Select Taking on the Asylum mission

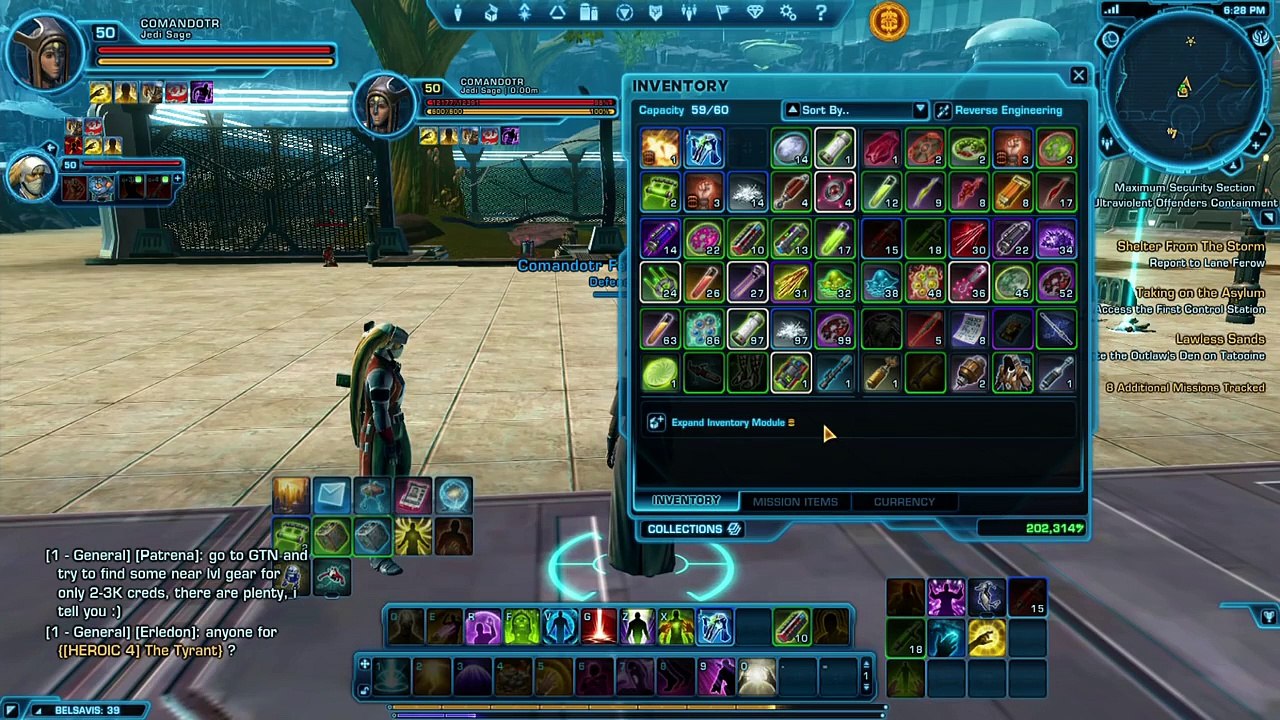(1199, 293)
